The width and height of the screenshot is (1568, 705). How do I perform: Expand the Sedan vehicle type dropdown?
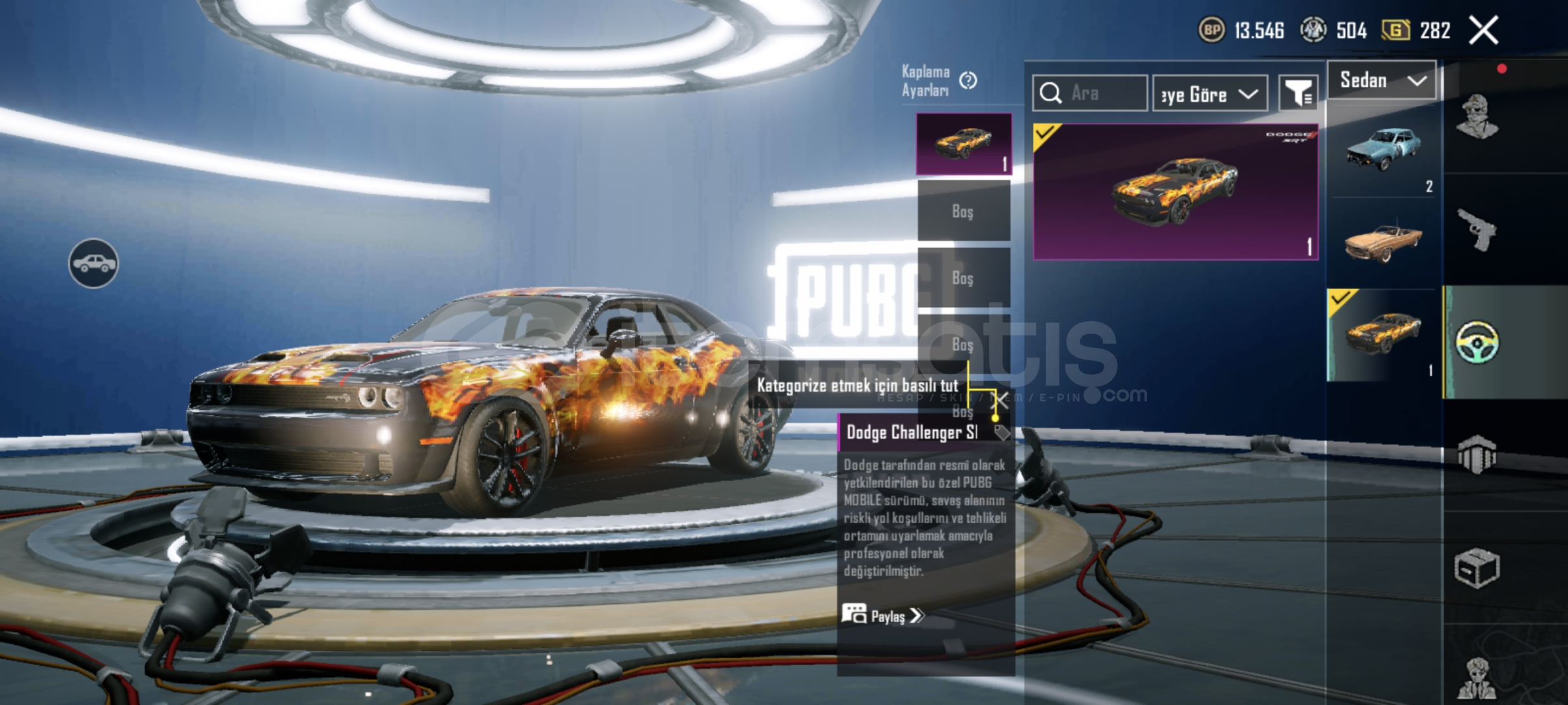tap(1381, 81)
